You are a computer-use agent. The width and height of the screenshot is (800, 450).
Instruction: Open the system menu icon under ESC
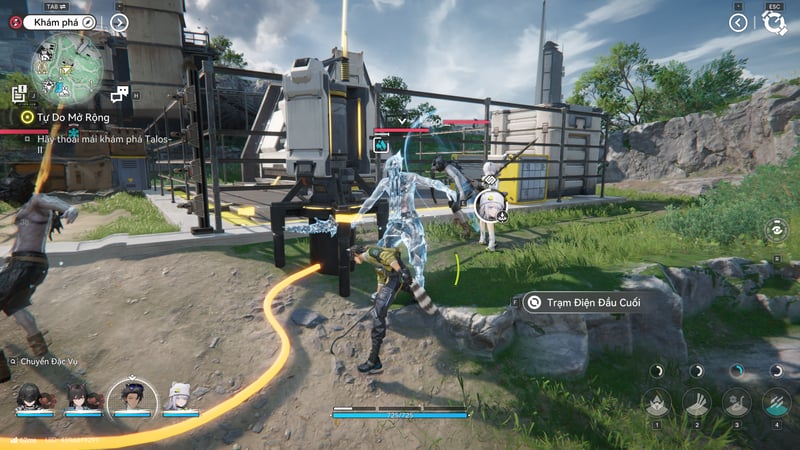click(x=775, y=23)
